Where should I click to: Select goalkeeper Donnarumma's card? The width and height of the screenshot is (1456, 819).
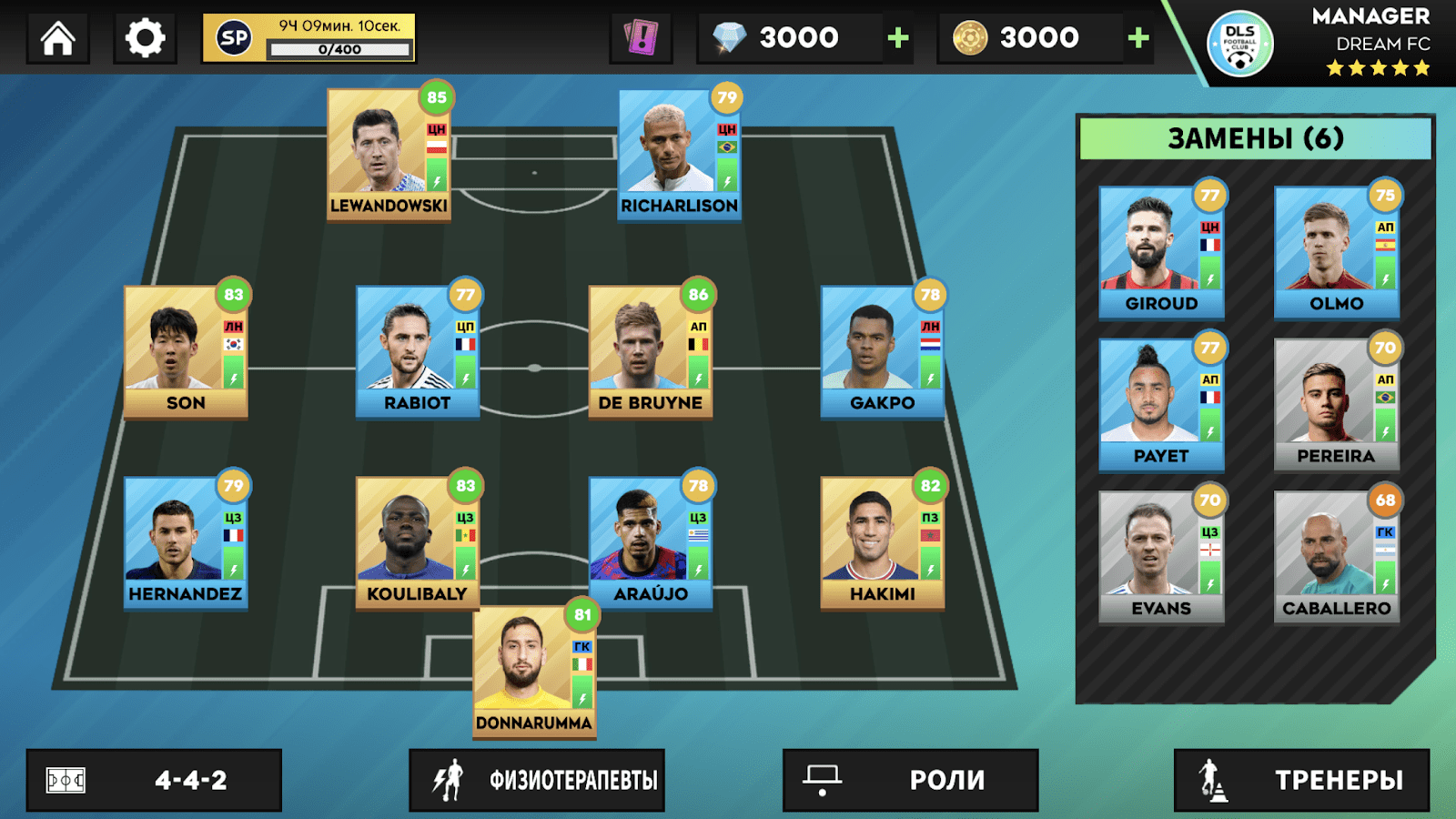[533, 673]
